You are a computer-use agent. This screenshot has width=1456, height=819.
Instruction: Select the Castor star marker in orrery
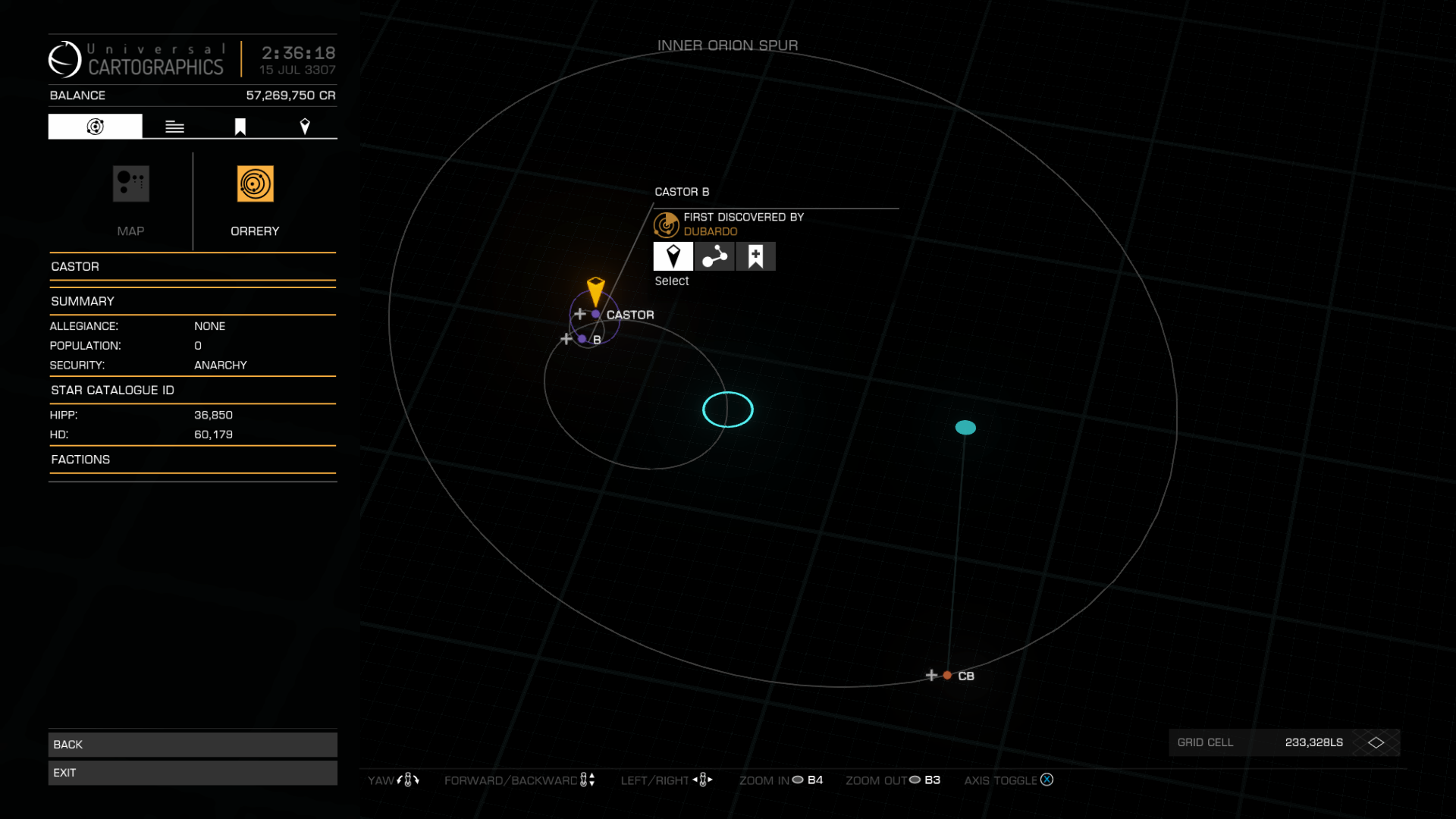click(x=596, y=314)
